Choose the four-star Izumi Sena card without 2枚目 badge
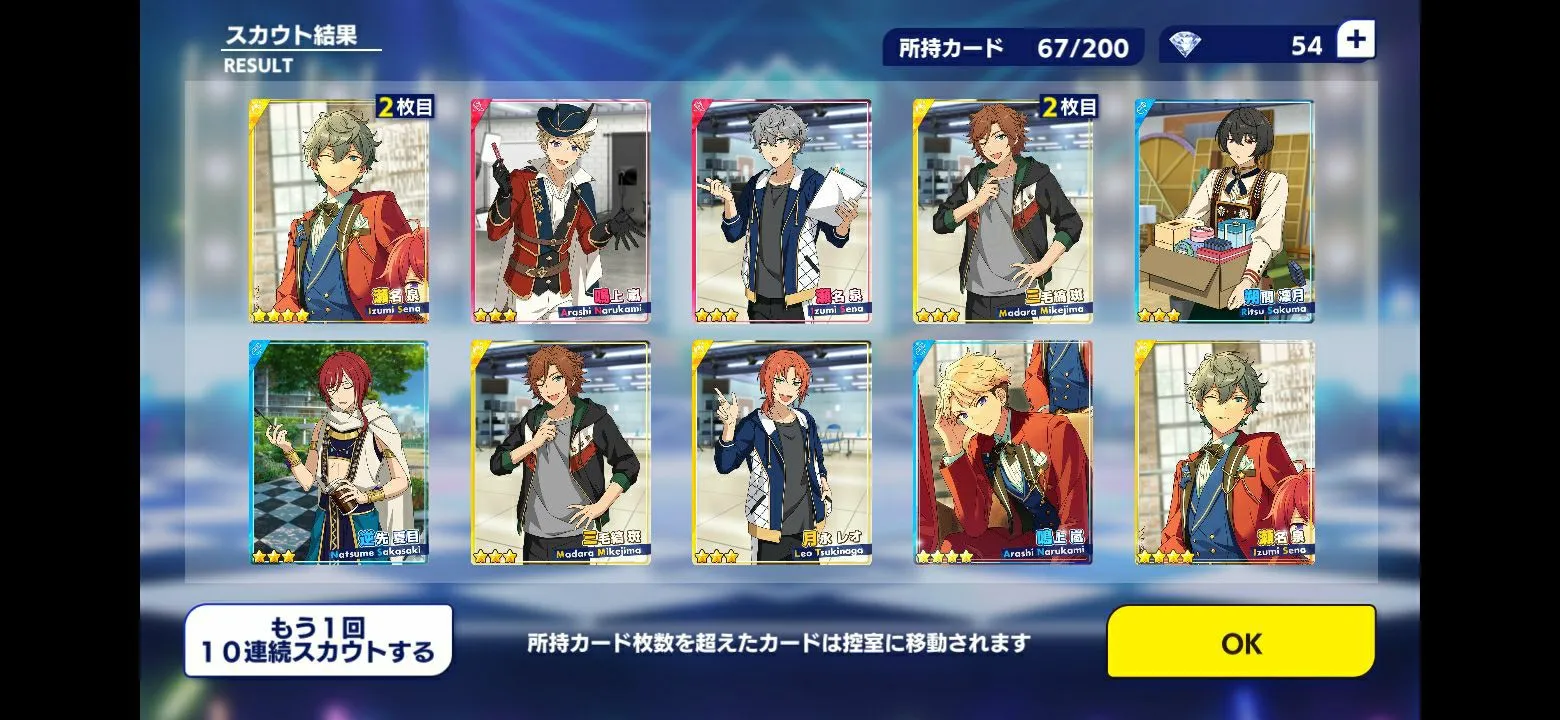 click(1225, 453)
